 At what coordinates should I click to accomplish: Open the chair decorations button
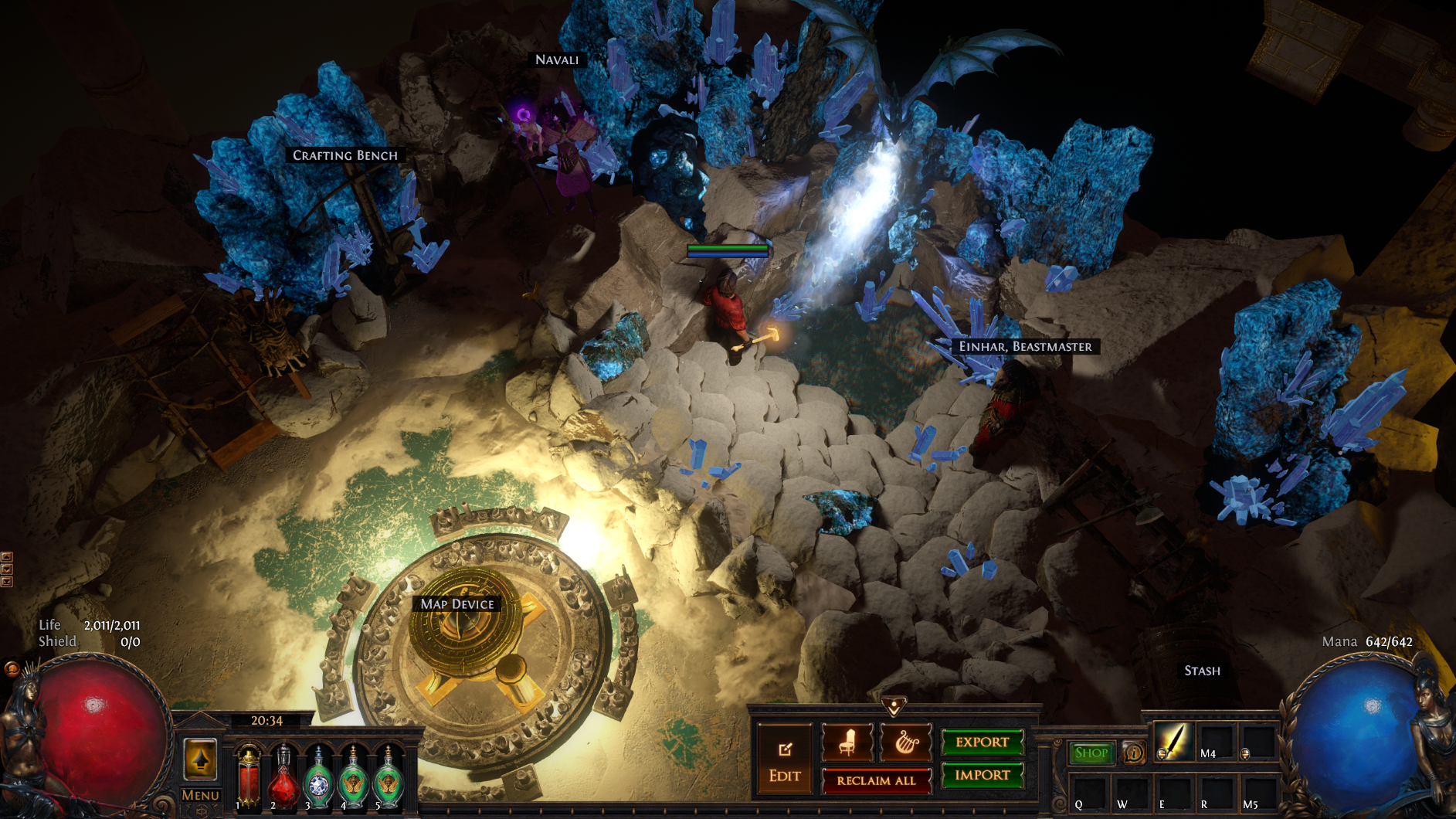pyautogui.click(x=847, y=743)
